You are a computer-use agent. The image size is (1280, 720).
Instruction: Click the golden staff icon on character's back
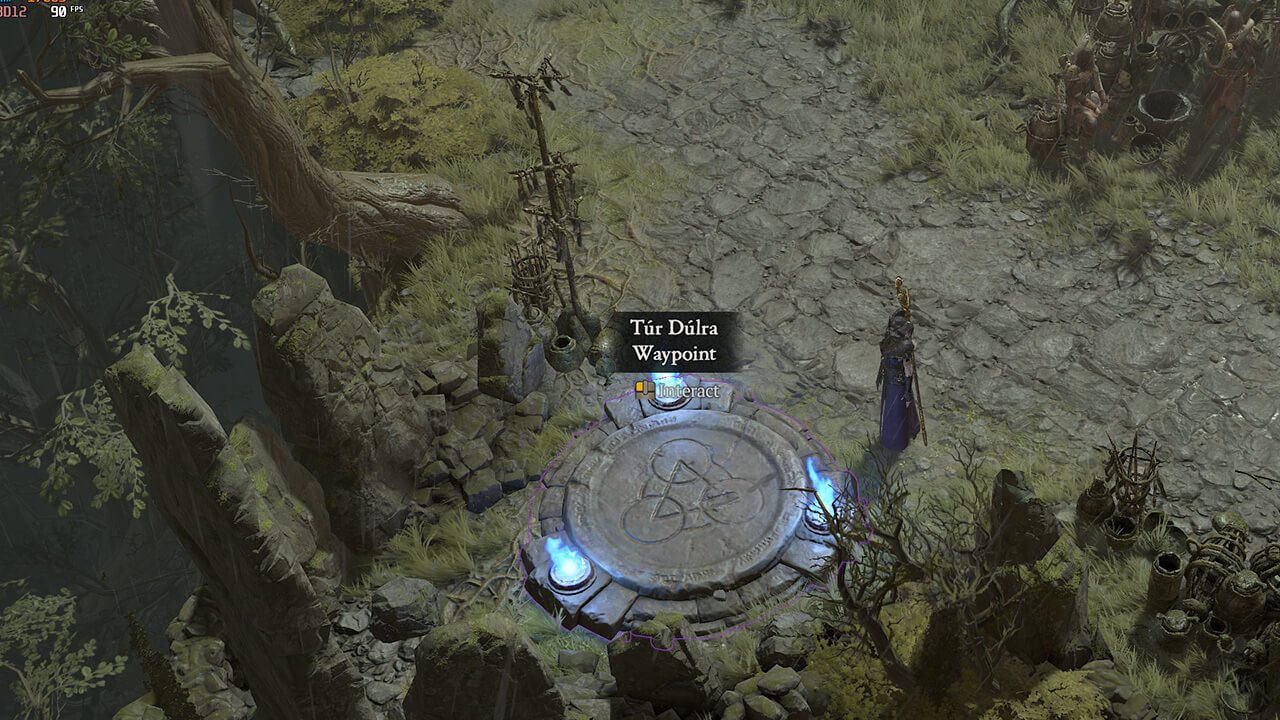(904, 290)
